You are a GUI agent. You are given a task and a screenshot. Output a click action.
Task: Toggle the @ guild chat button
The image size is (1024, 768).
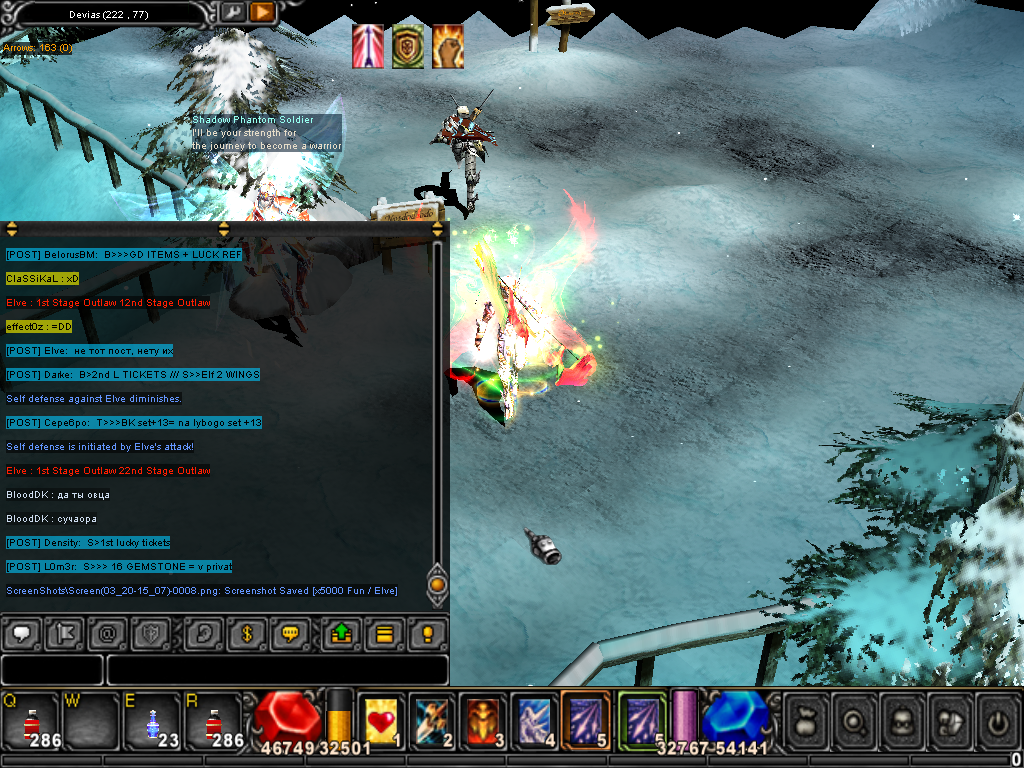point(107,634)
